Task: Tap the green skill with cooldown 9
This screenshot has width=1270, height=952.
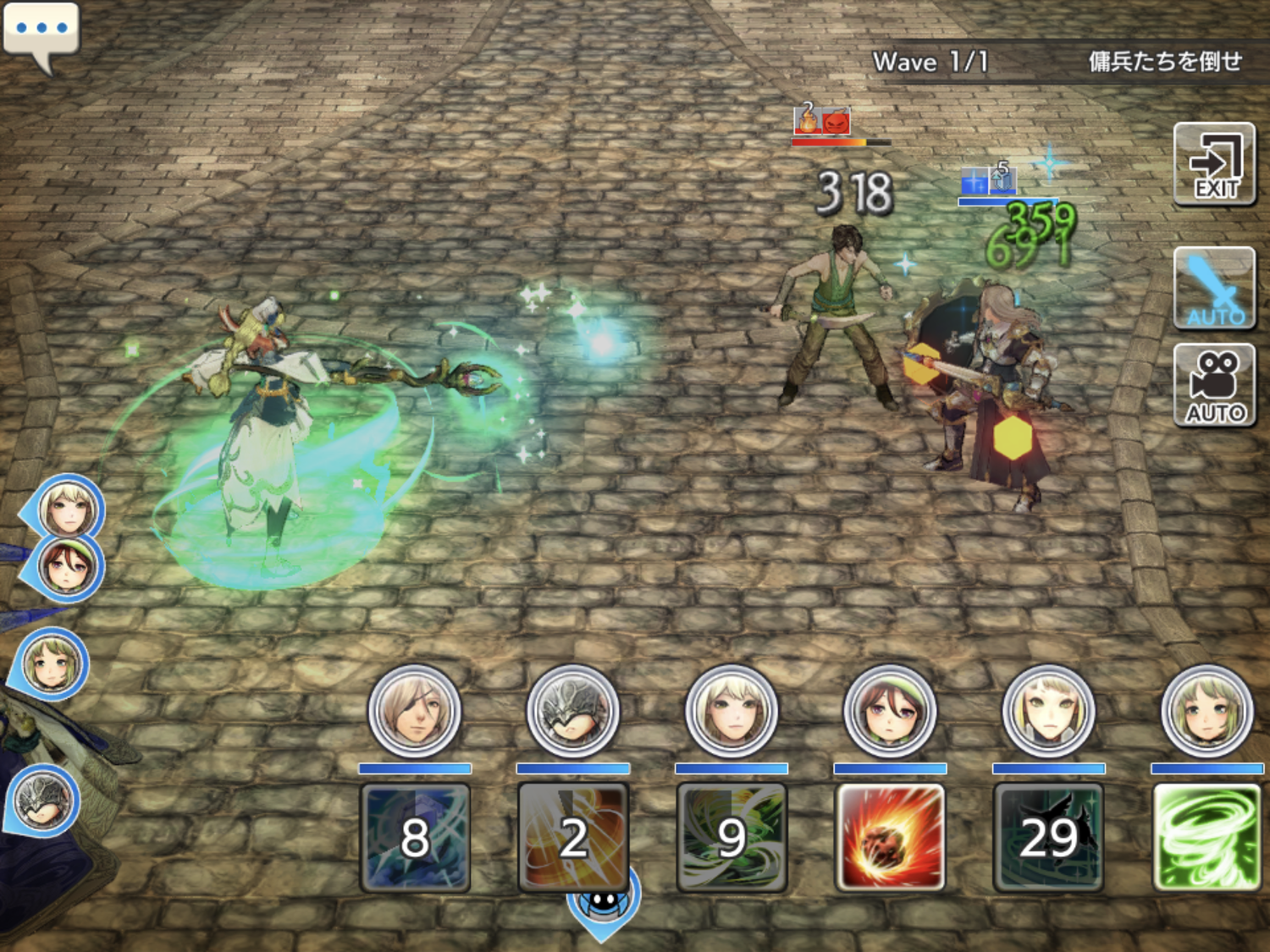Action: click(732, 837)
